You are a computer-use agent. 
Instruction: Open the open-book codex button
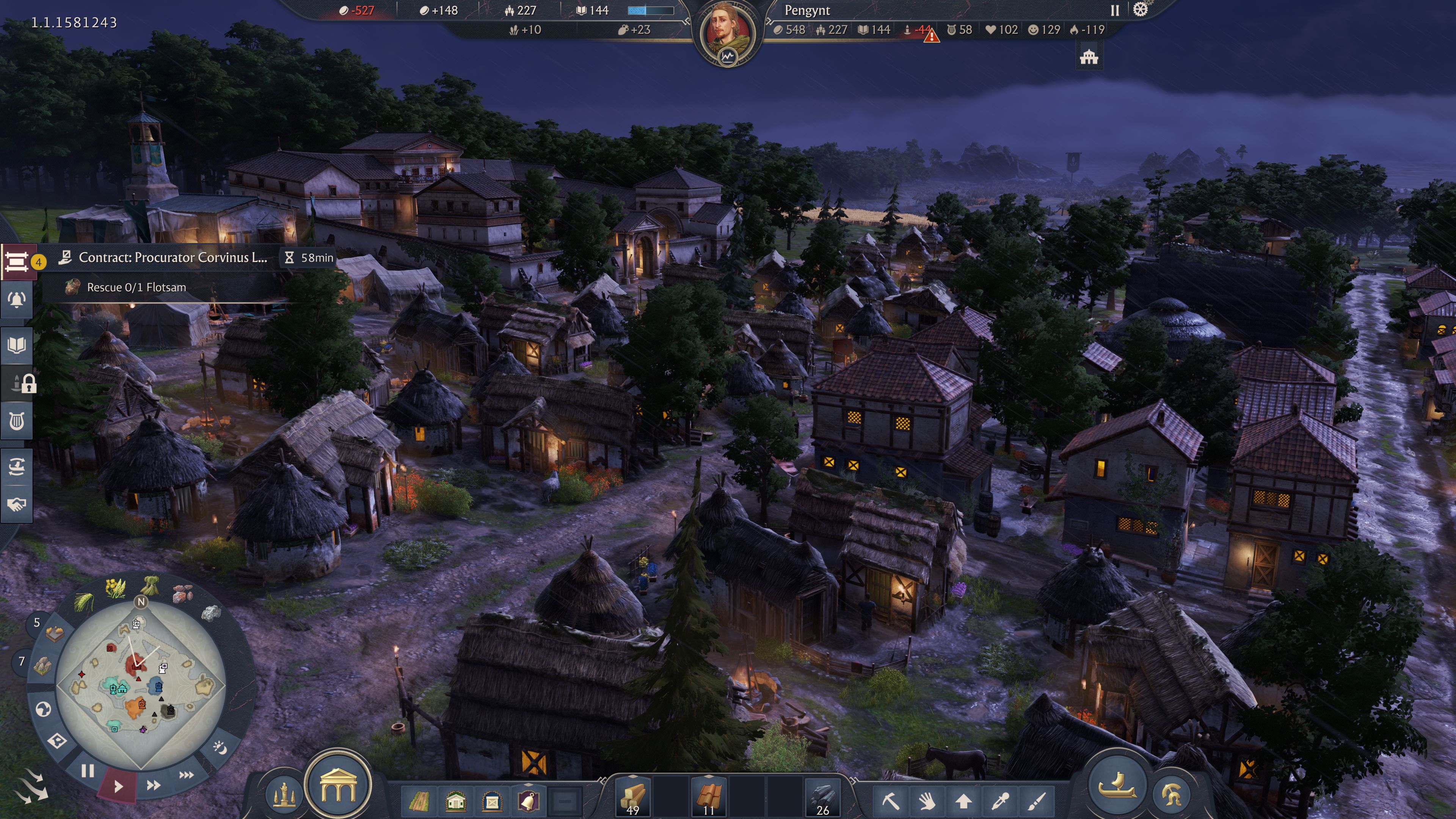17,345
